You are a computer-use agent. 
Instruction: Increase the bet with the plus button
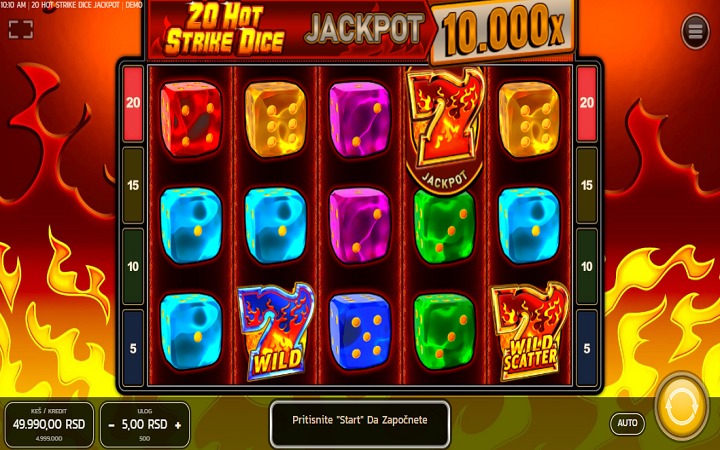point(178,424)
